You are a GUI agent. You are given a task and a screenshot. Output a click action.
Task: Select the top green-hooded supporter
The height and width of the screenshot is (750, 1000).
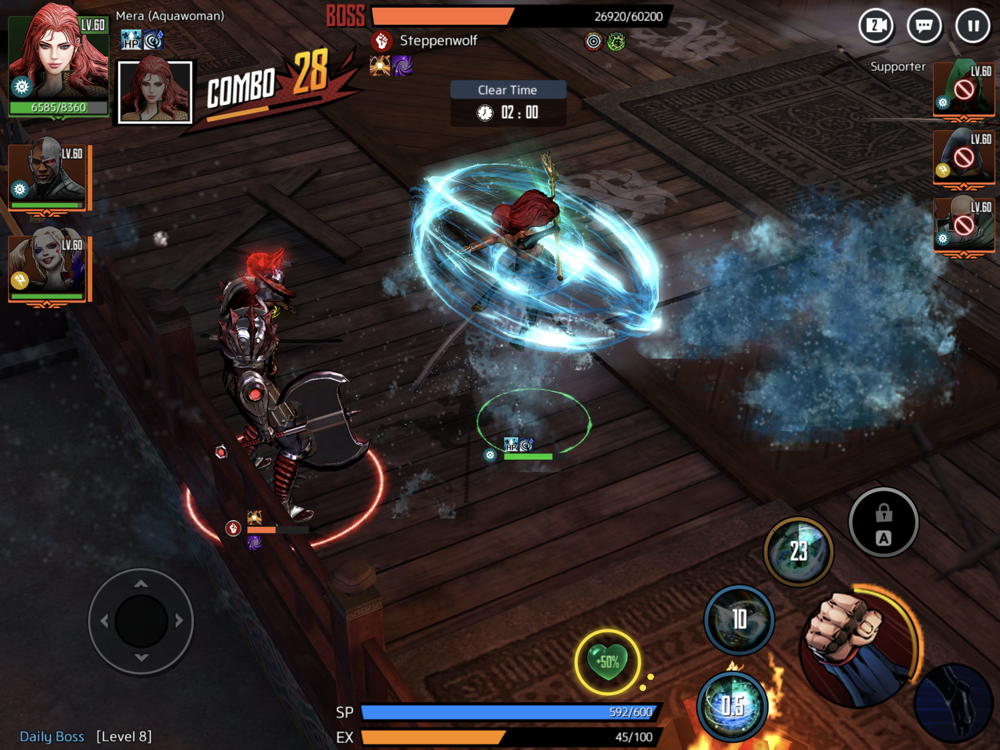958,86
